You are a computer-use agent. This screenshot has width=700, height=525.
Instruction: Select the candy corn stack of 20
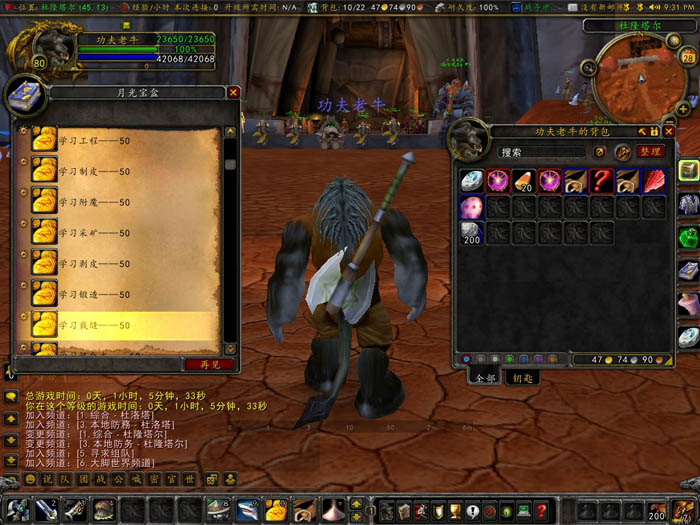[523, 181]
